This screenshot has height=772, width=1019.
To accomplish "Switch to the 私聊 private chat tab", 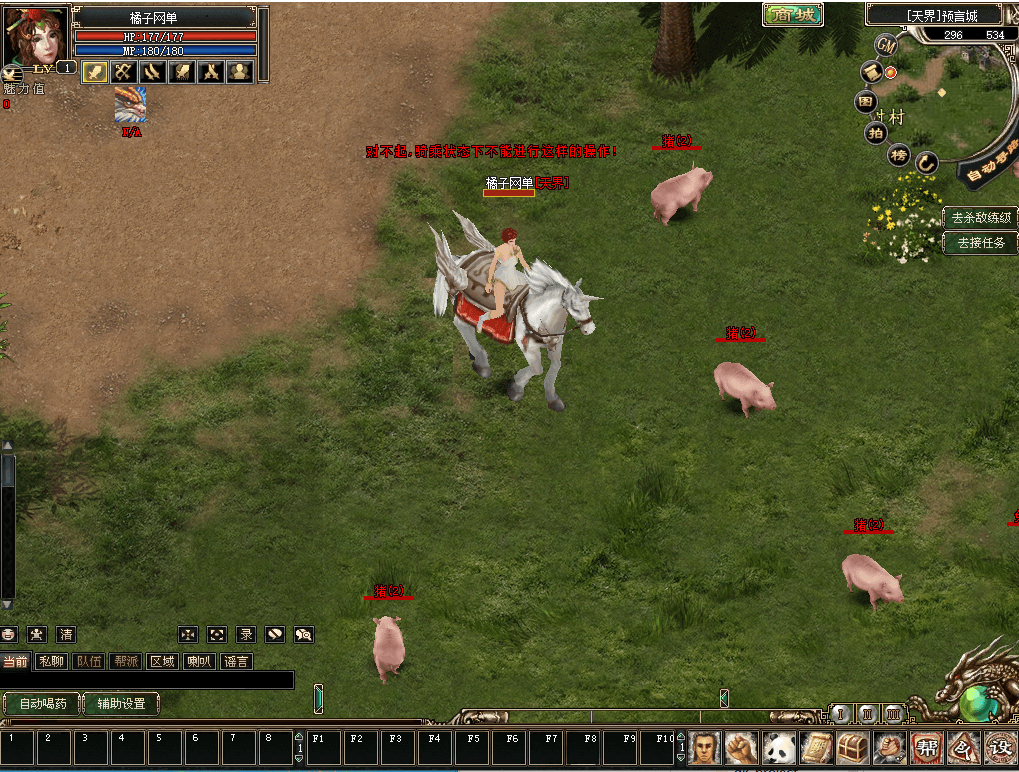I will 50,661.
